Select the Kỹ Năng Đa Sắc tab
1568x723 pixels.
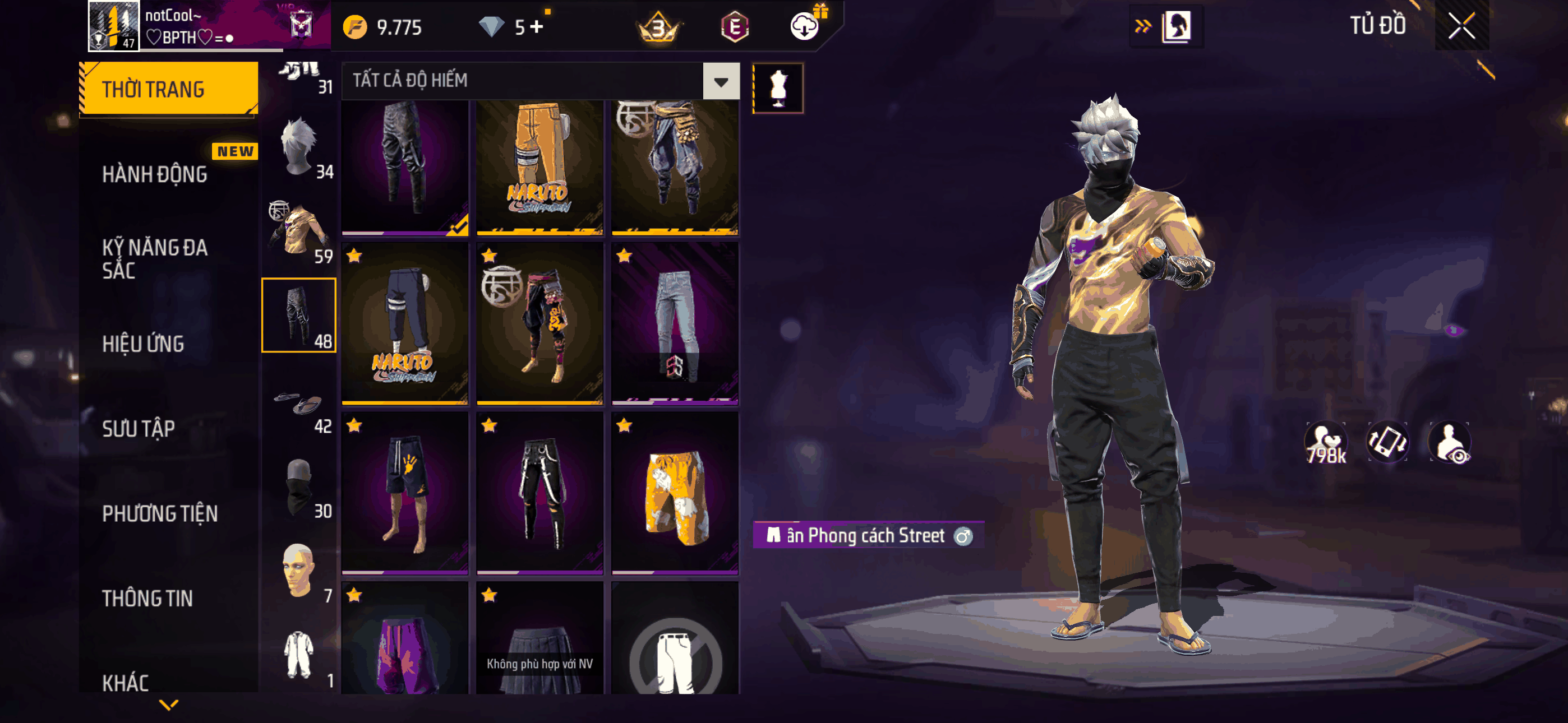155,258
